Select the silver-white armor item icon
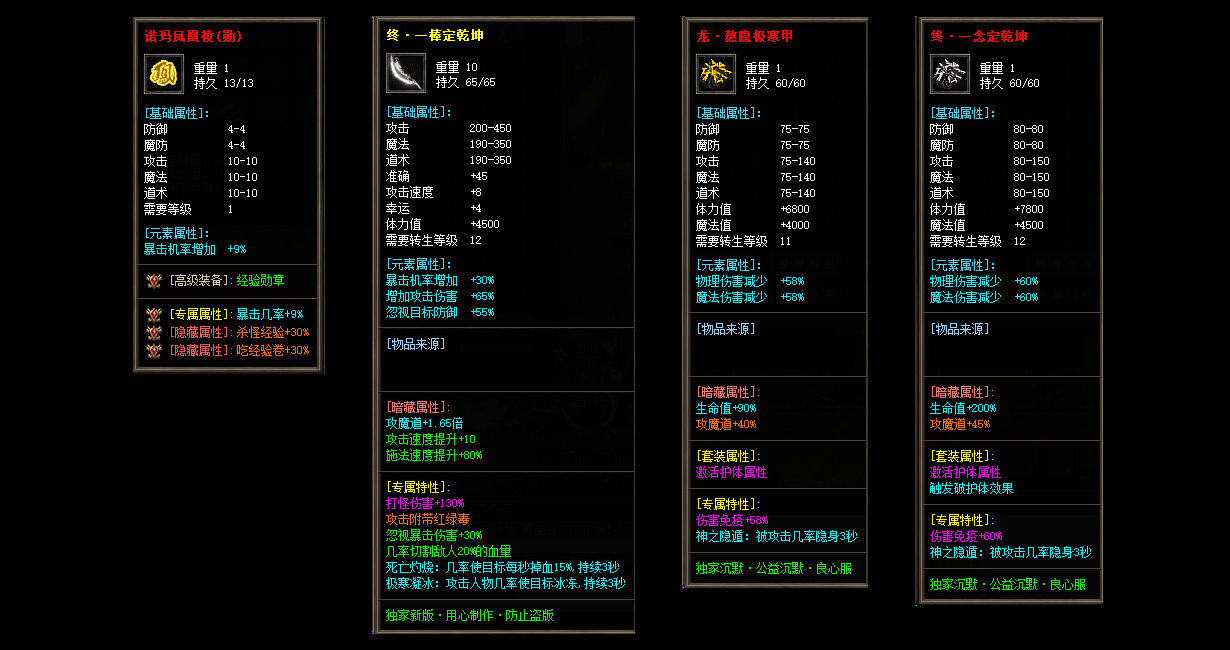This screenshot has width=1230, height=650. coord(950,74)
